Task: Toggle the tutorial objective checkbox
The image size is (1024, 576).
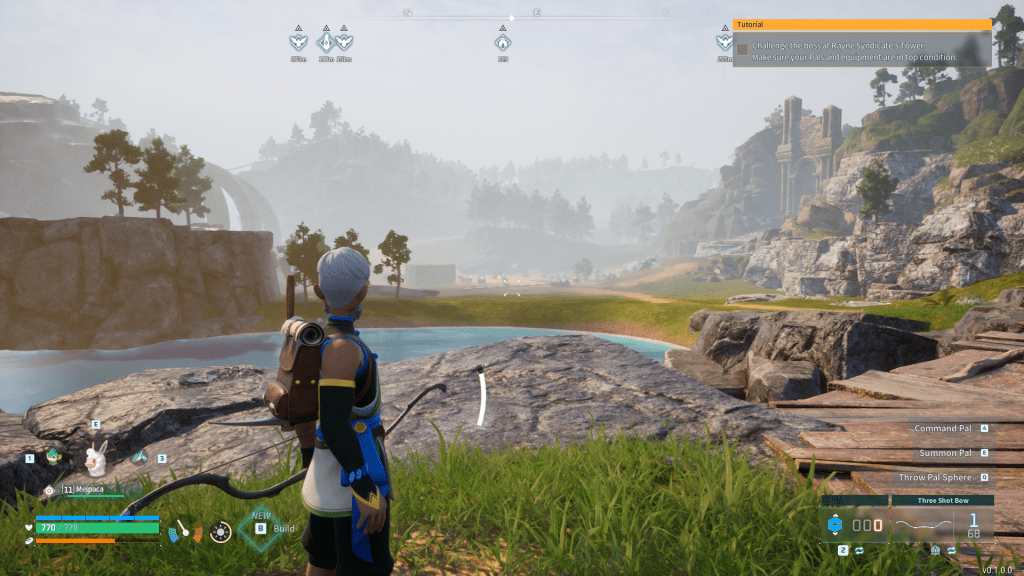Action: [742, 48]
